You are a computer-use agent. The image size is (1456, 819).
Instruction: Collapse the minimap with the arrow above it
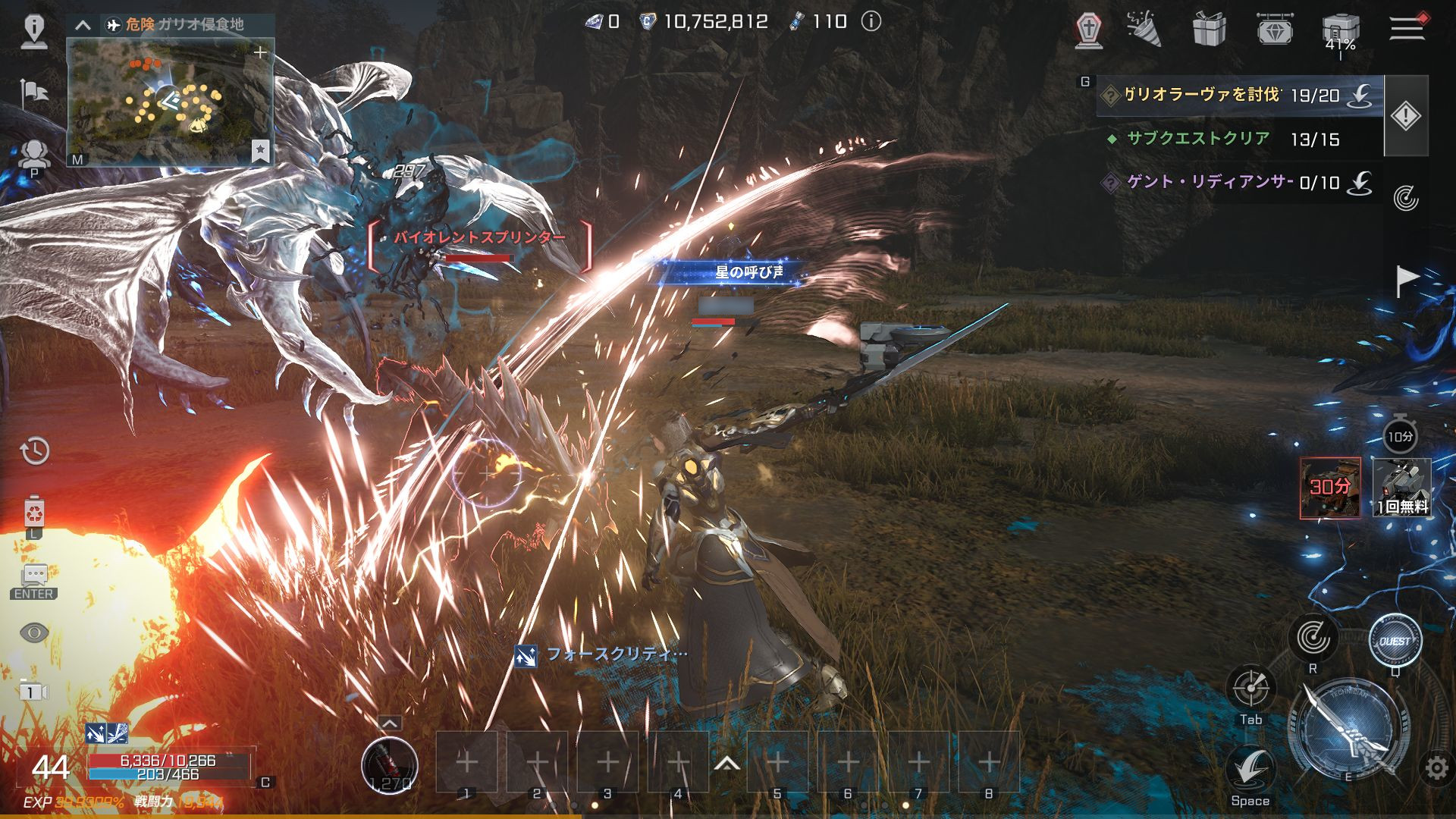(83, 25)
